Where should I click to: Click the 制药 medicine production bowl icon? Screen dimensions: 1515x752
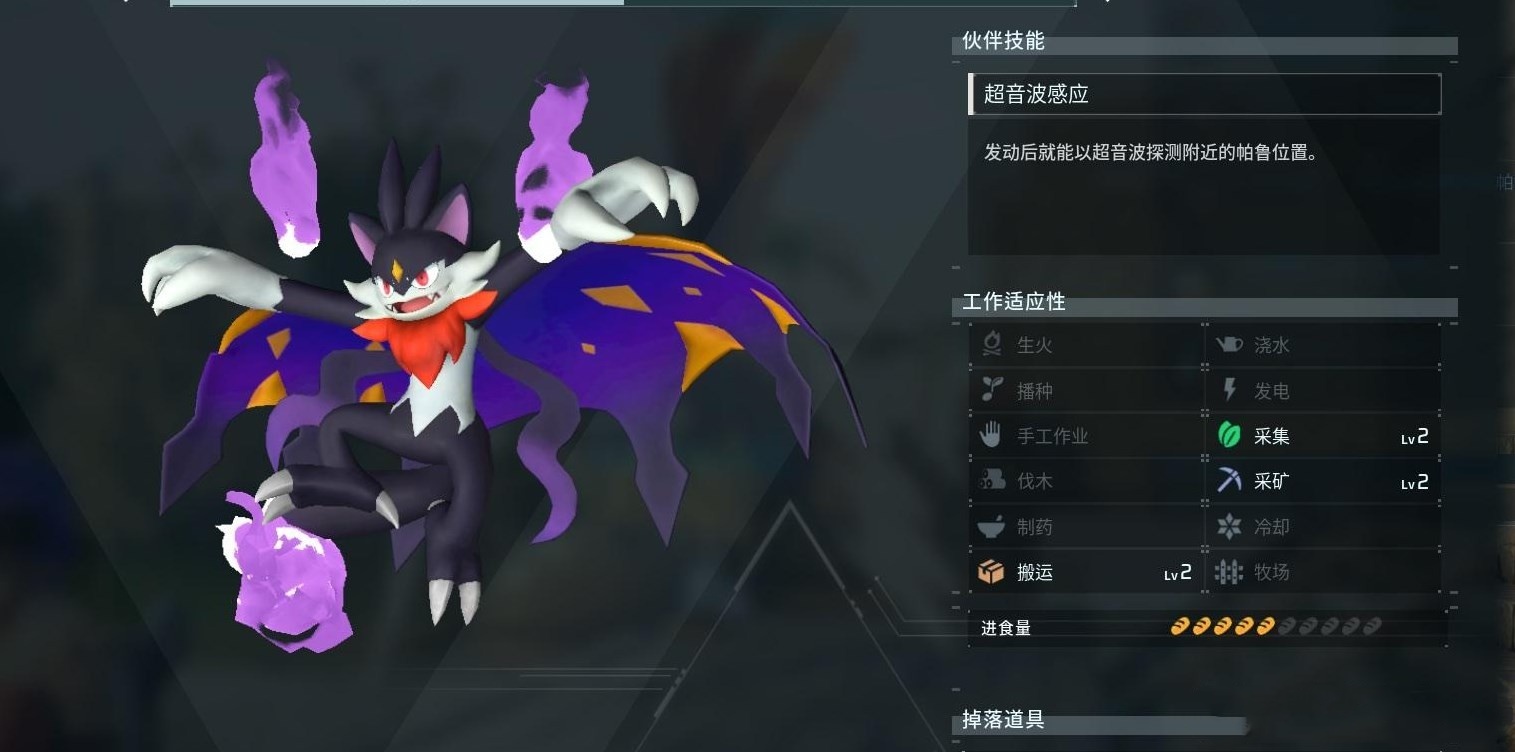(990, 526)
